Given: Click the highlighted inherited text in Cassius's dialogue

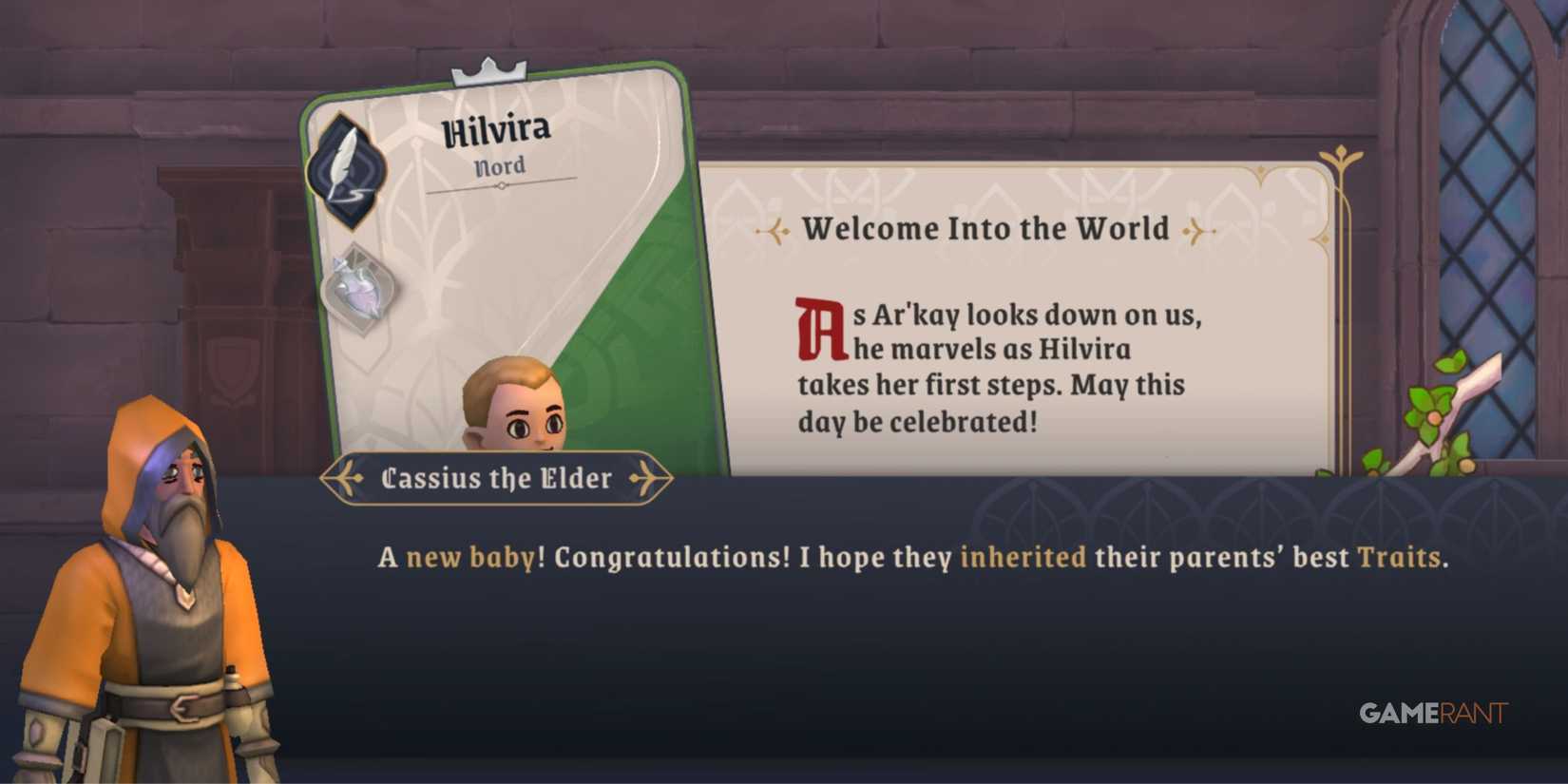Looking at the screenshot, I should click(x=1023, y=558).
